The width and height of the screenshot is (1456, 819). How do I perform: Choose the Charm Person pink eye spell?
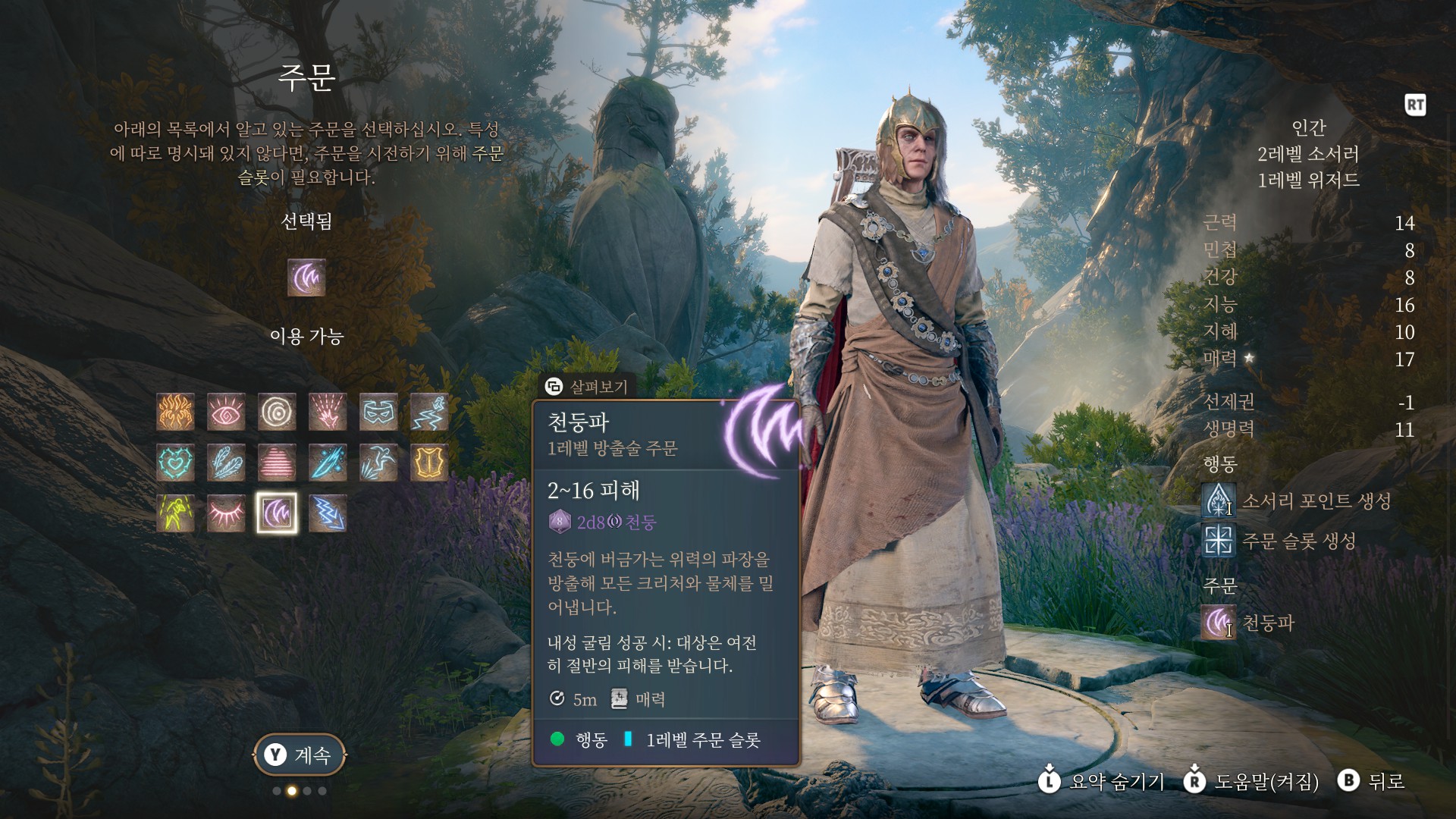coord(226,412)
